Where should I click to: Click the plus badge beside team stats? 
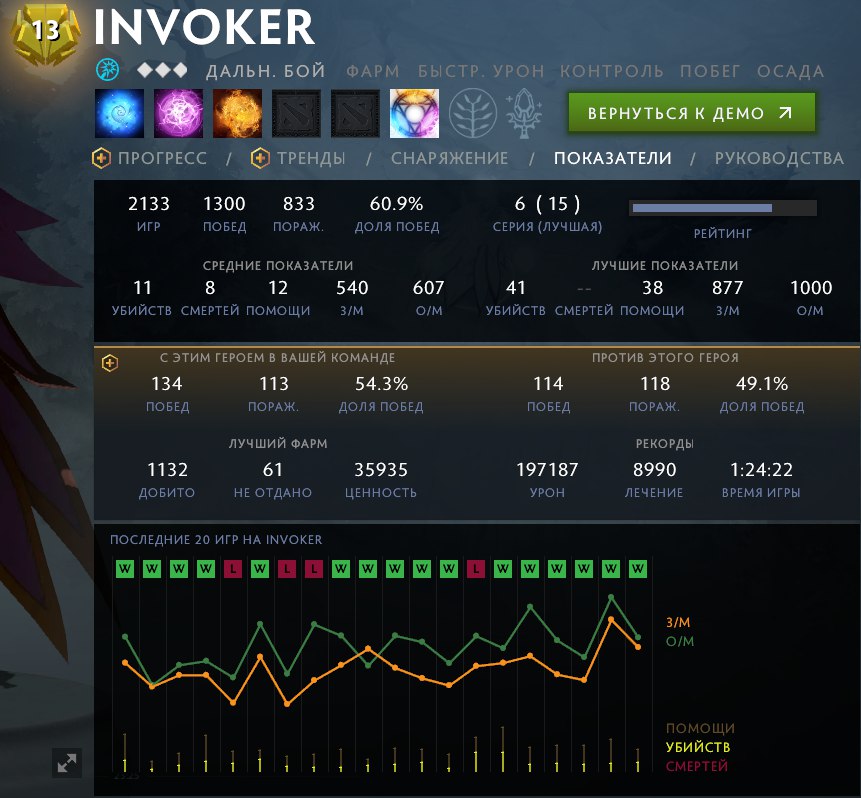[110, 363]
